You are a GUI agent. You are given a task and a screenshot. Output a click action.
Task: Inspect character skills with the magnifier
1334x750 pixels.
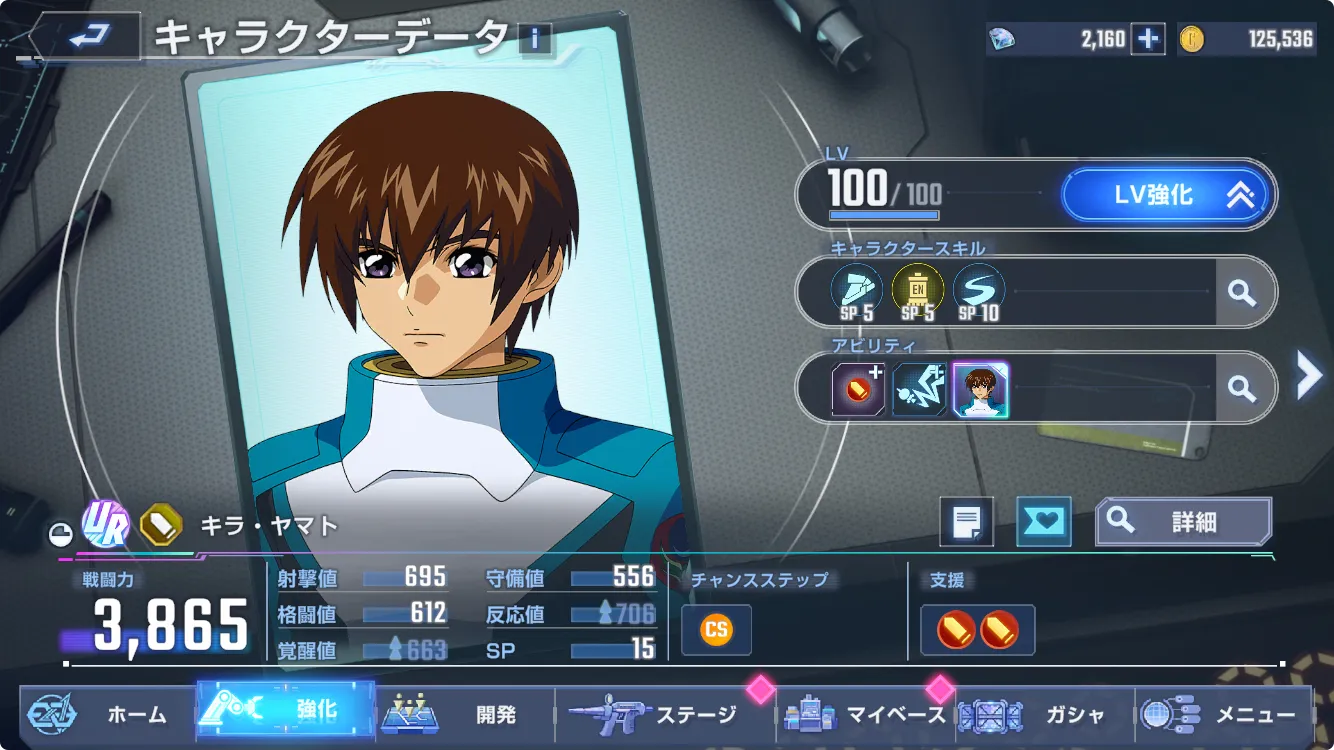[1242, 292]
